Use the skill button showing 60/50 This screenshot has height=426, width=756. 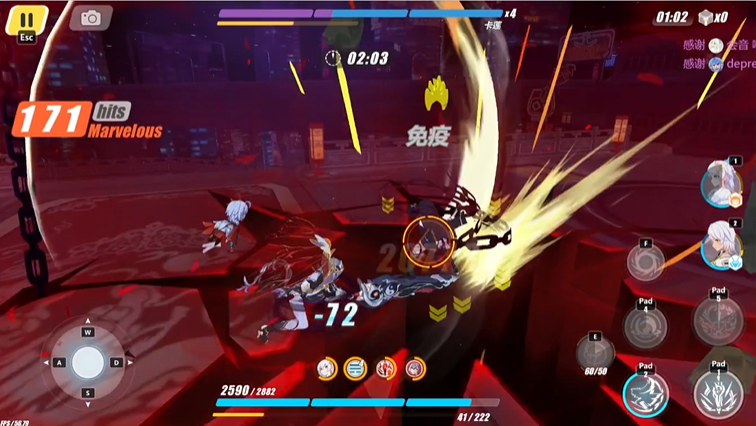tap(595, 353)
